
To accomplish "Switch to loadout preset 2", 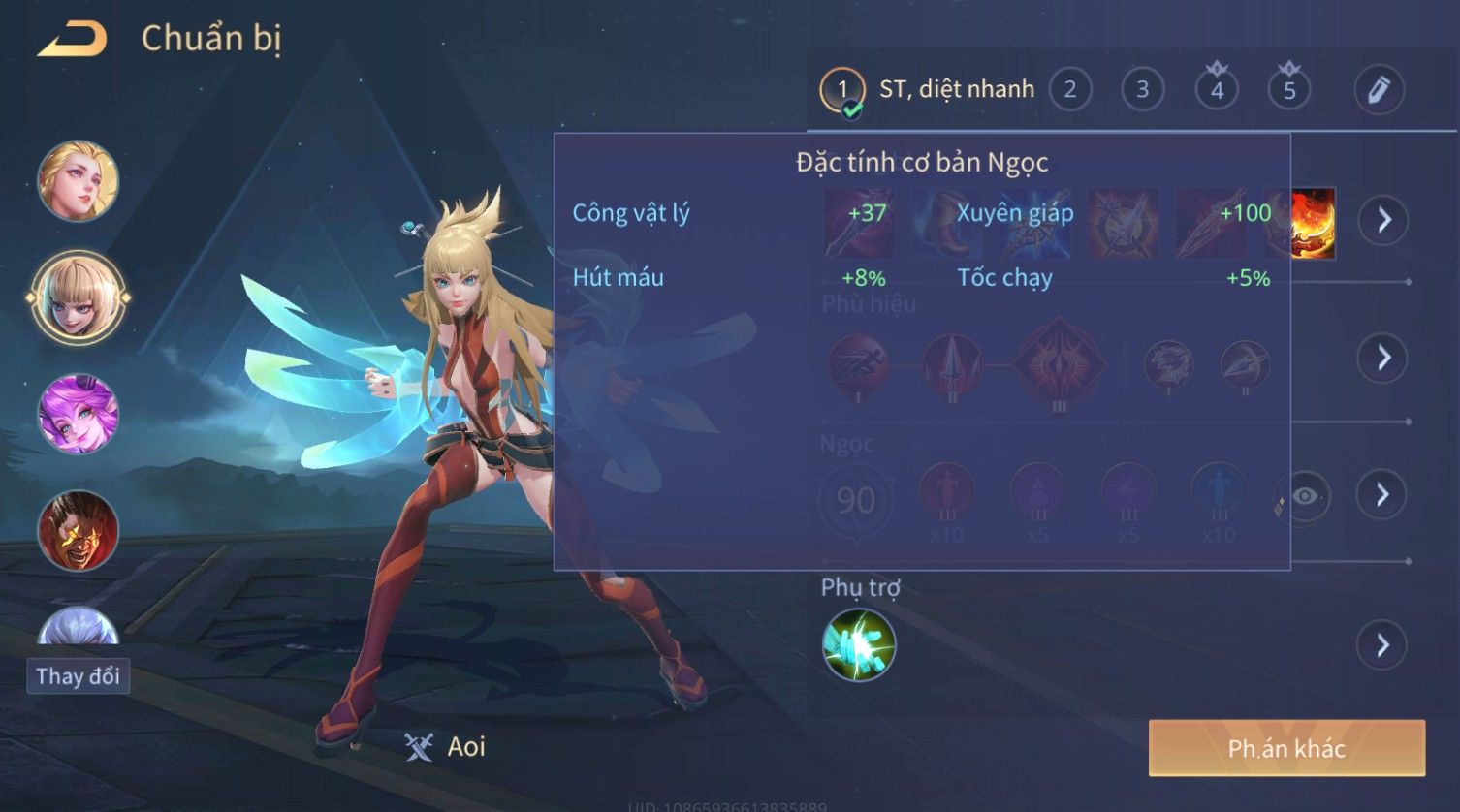I will [1069, 90].
